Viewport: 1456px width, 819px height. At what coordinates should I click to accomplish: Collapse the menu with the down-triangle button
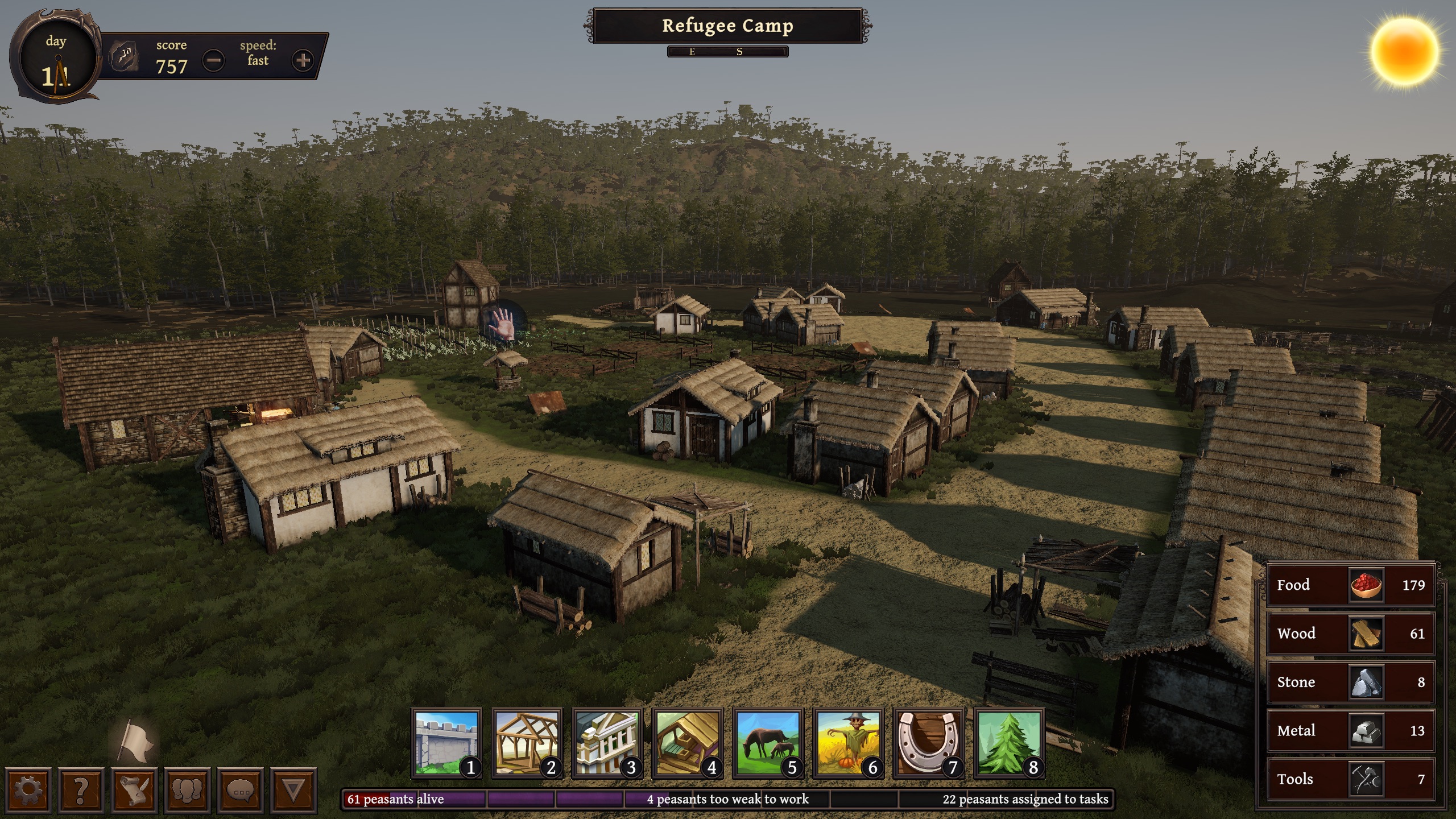(x=294, y=789)
